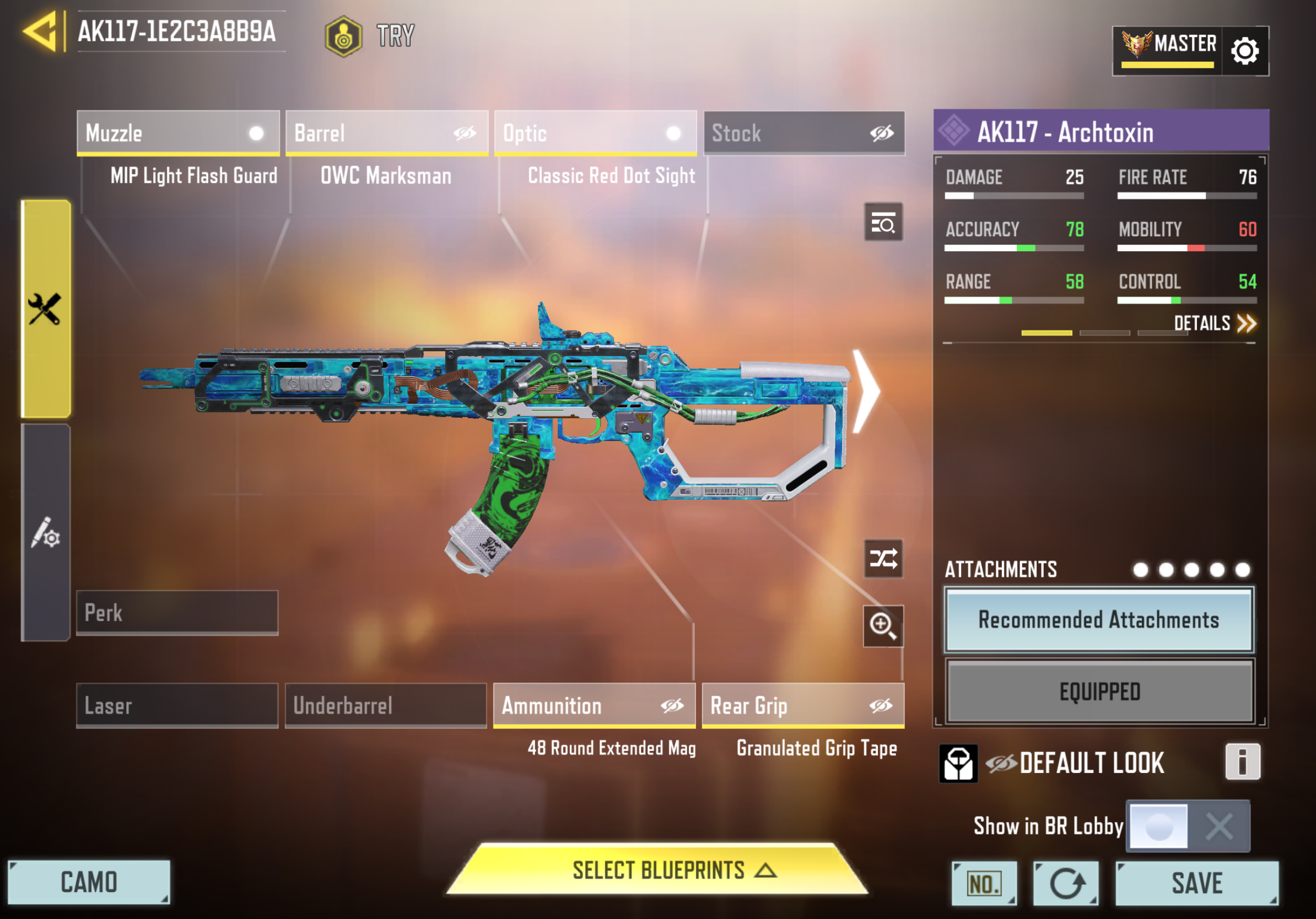Viewport: 1316px width, 919px height.
Task: Open the Underbarrel attachment slot
Action: [x=386, y=705]
